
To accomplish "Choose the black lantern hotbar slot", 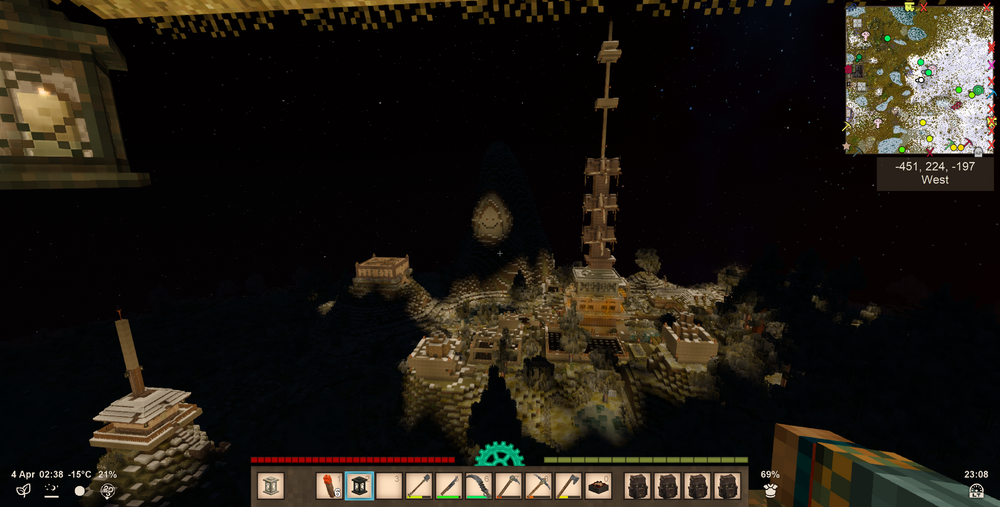I will 360,486.
